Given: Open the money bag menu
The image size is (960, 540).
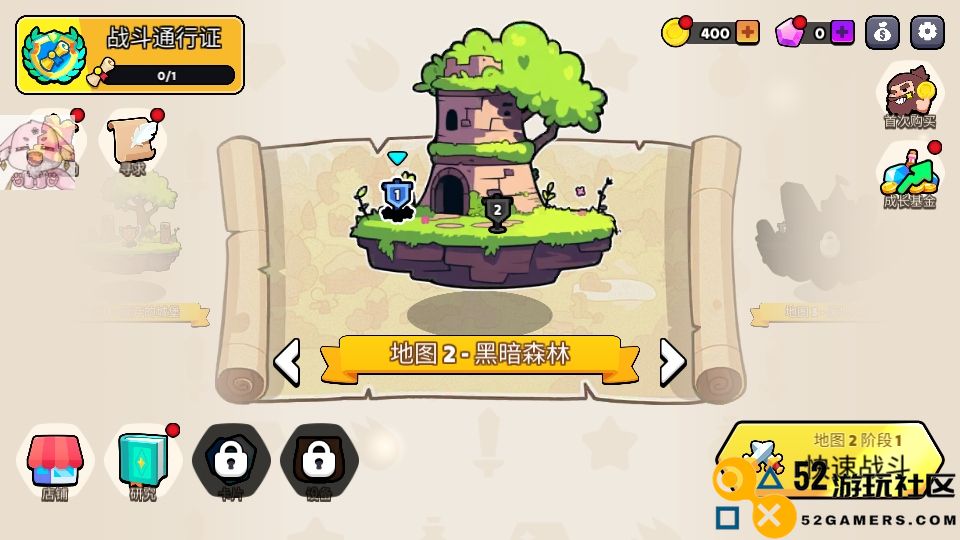Looking at the screenshot, I should click(882, 33).
